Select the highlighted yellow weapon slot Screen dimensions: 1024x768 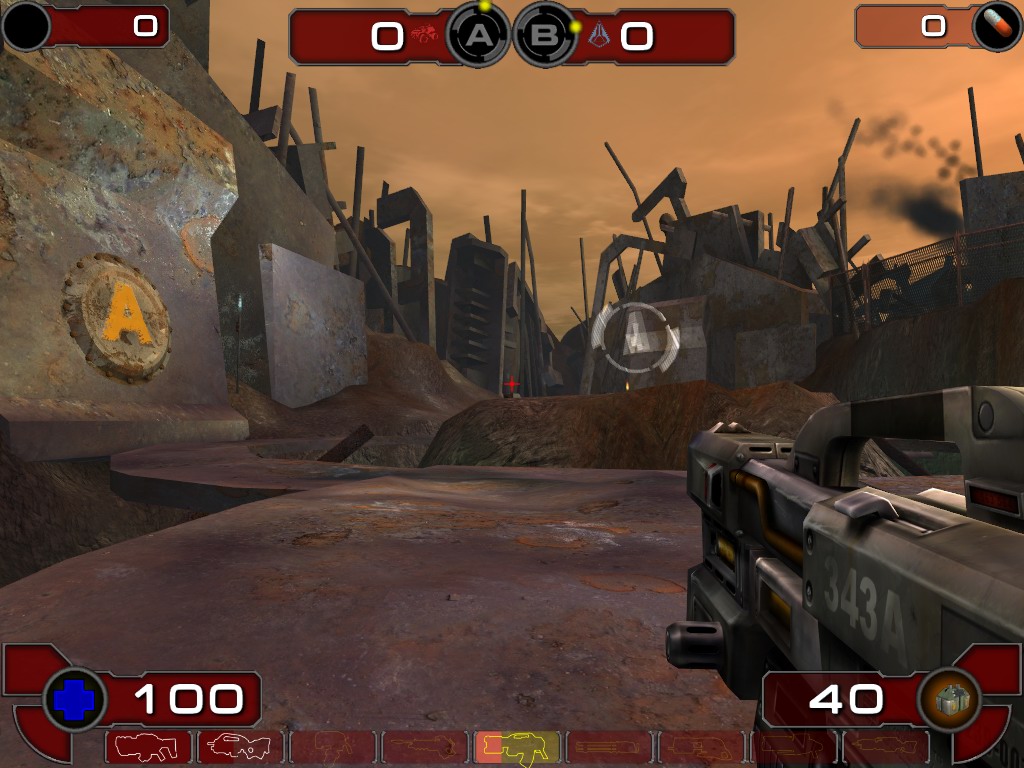click(517, 746)
